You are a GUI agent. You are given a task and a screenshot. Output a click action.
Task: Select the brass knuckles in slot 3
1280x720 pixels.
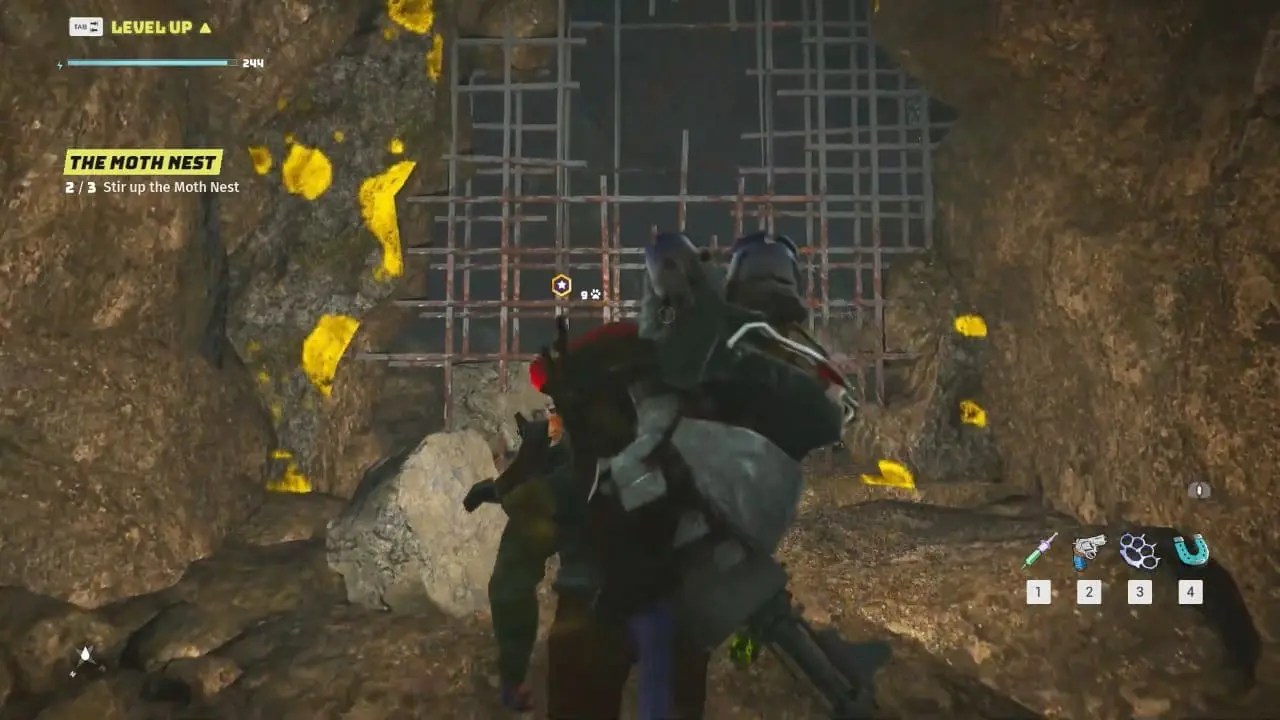(x=1139, y=550)
